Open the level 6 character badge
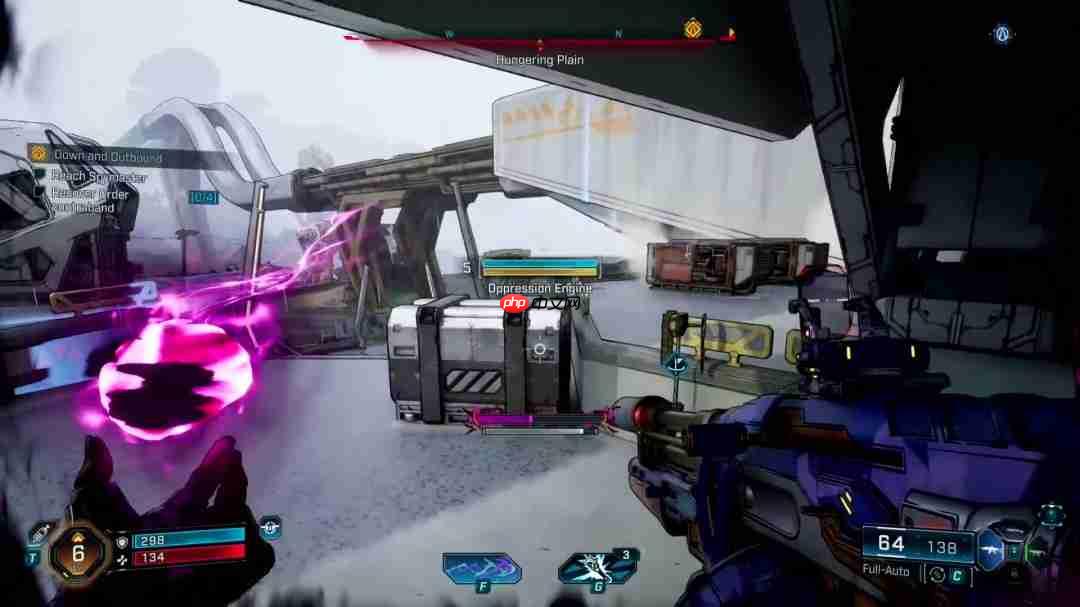Viewport: 1080px width, 607px height. tap(79, 548)
